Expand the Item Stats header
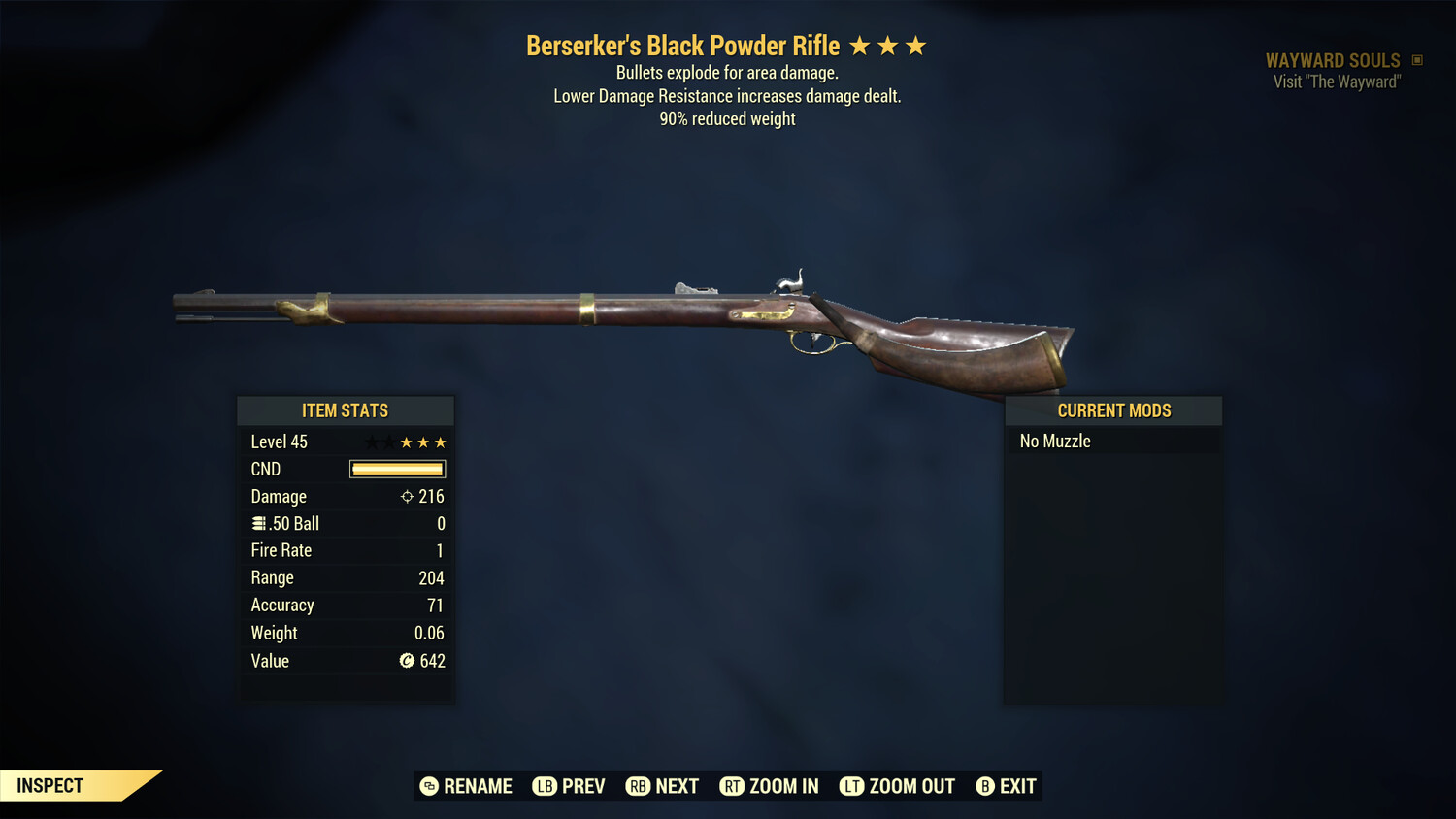Screen dimensions: 1456x819 346,410
